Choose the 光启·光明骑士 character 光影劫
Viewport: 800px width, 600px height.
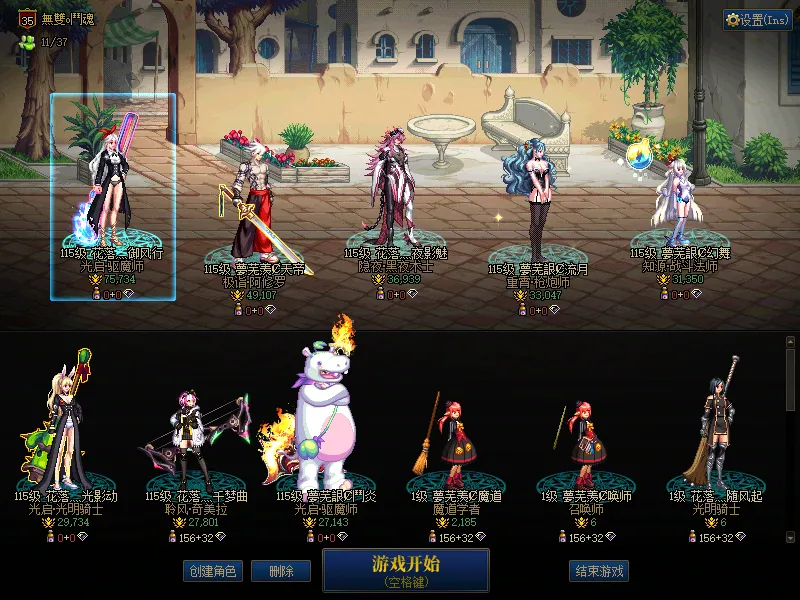point(65,430)
